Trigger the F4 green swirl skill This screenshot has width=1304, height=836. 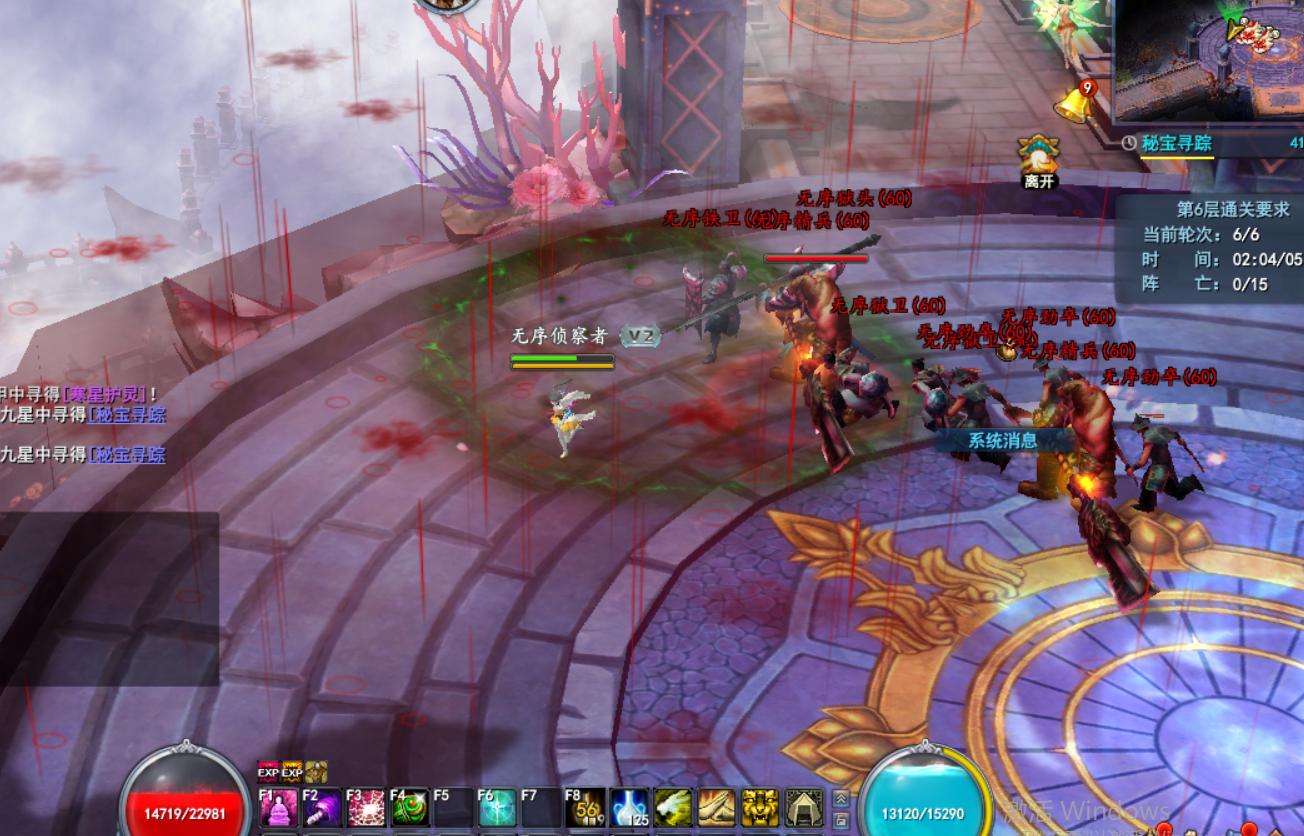point(410,807)
